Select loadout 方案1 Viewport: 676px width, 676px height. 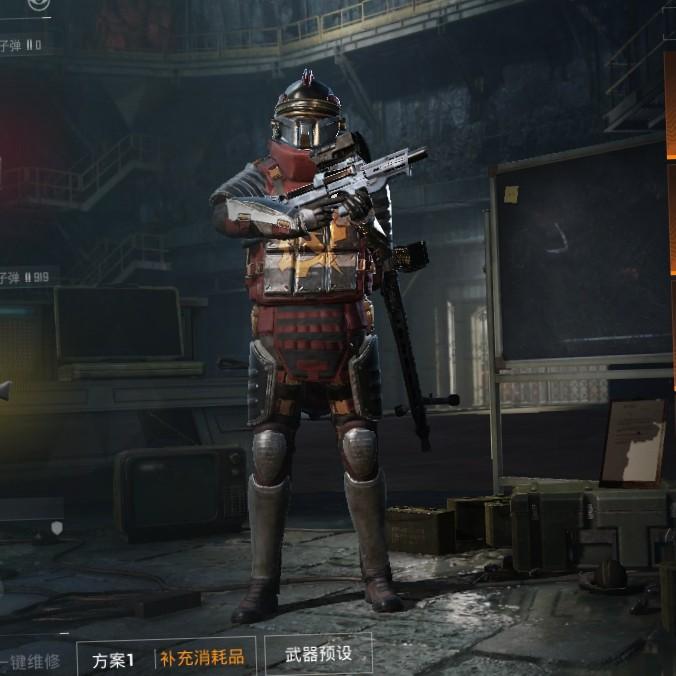[113, 660]
